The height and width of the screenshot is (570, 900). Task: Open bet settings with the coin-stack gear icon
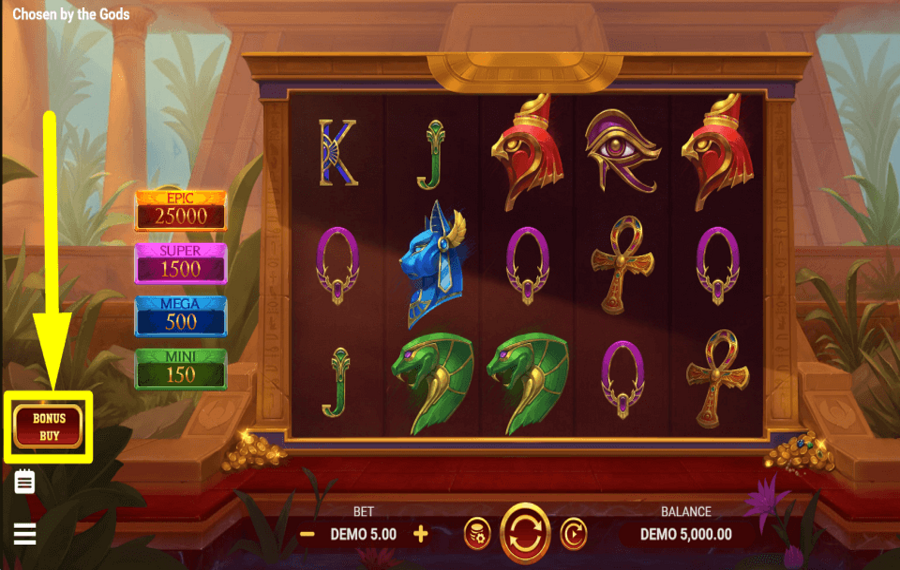point(477,534)
